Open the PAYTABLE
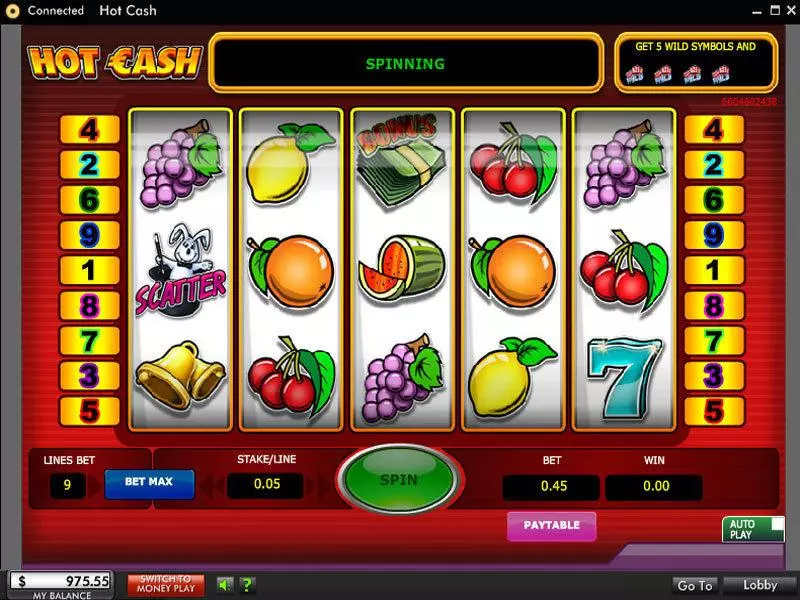800x600 pixels. tap(551, 526)
